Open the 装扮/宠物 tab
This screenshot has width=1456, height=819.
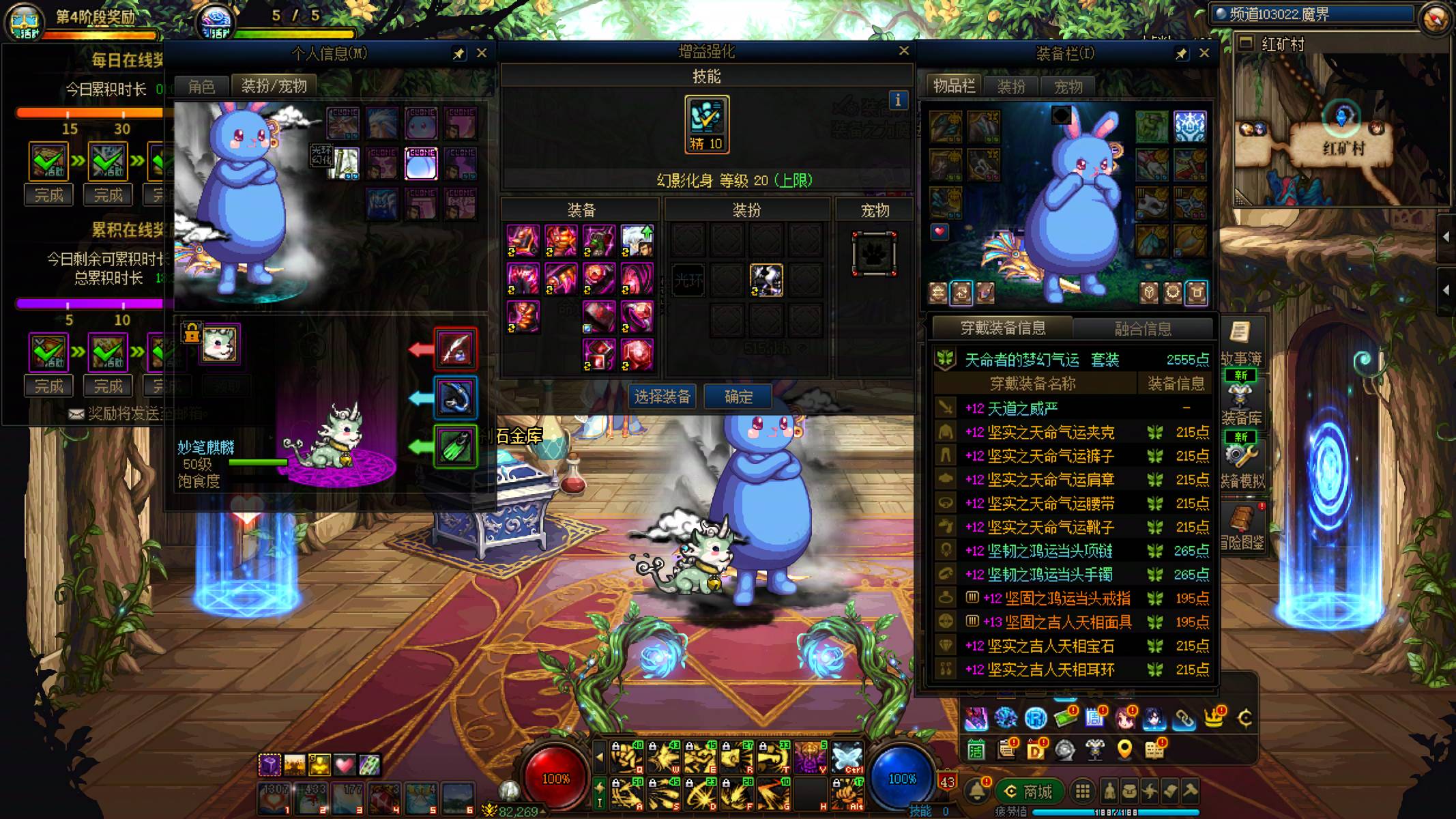[x=274, y=86]
